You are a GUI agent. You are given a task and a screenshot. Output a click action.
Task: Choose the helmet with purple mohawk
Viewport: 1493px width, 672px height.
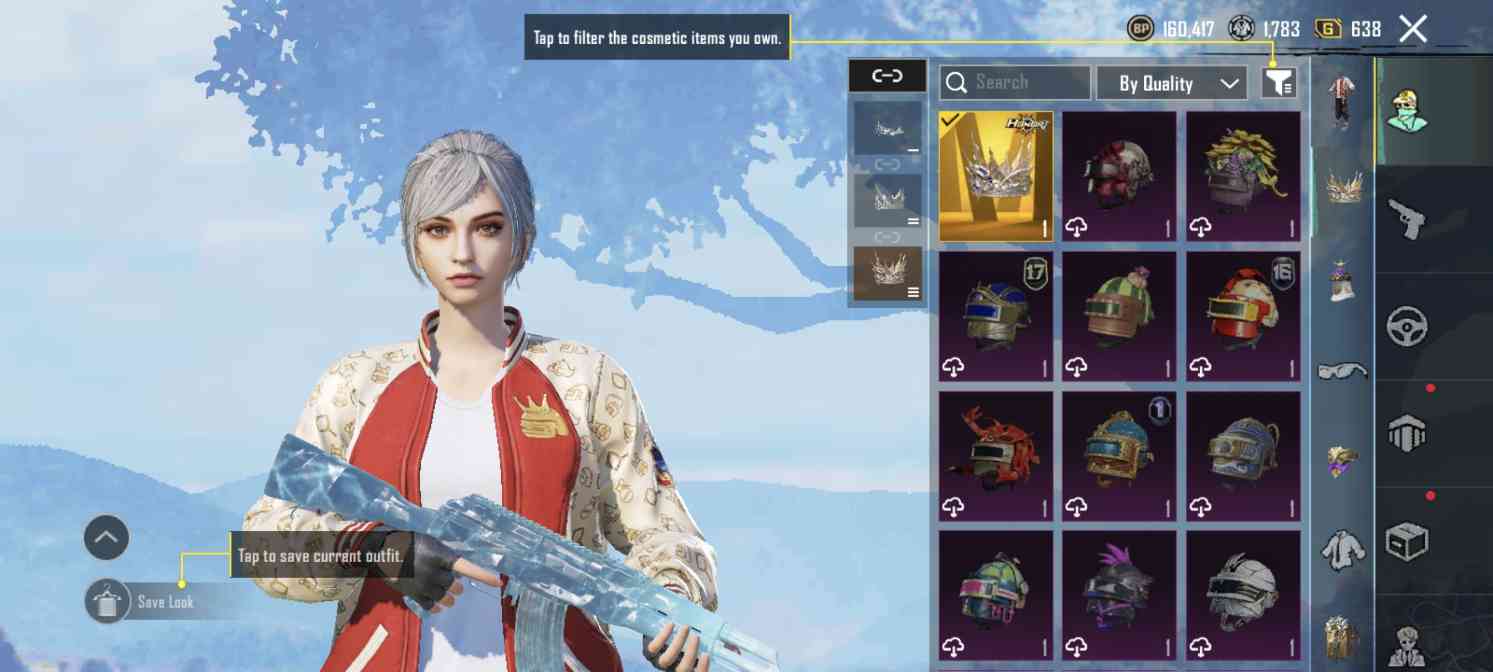coord(1119,596)
